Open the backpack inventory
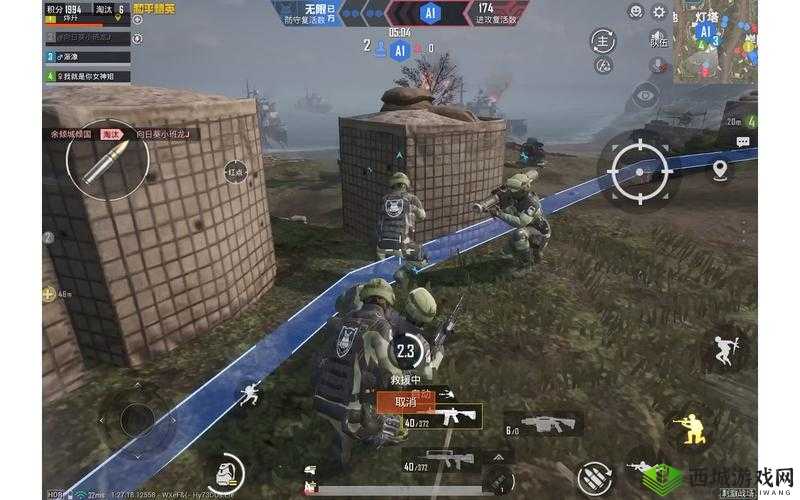The image size is (800, 500). [x=226, y=472]
